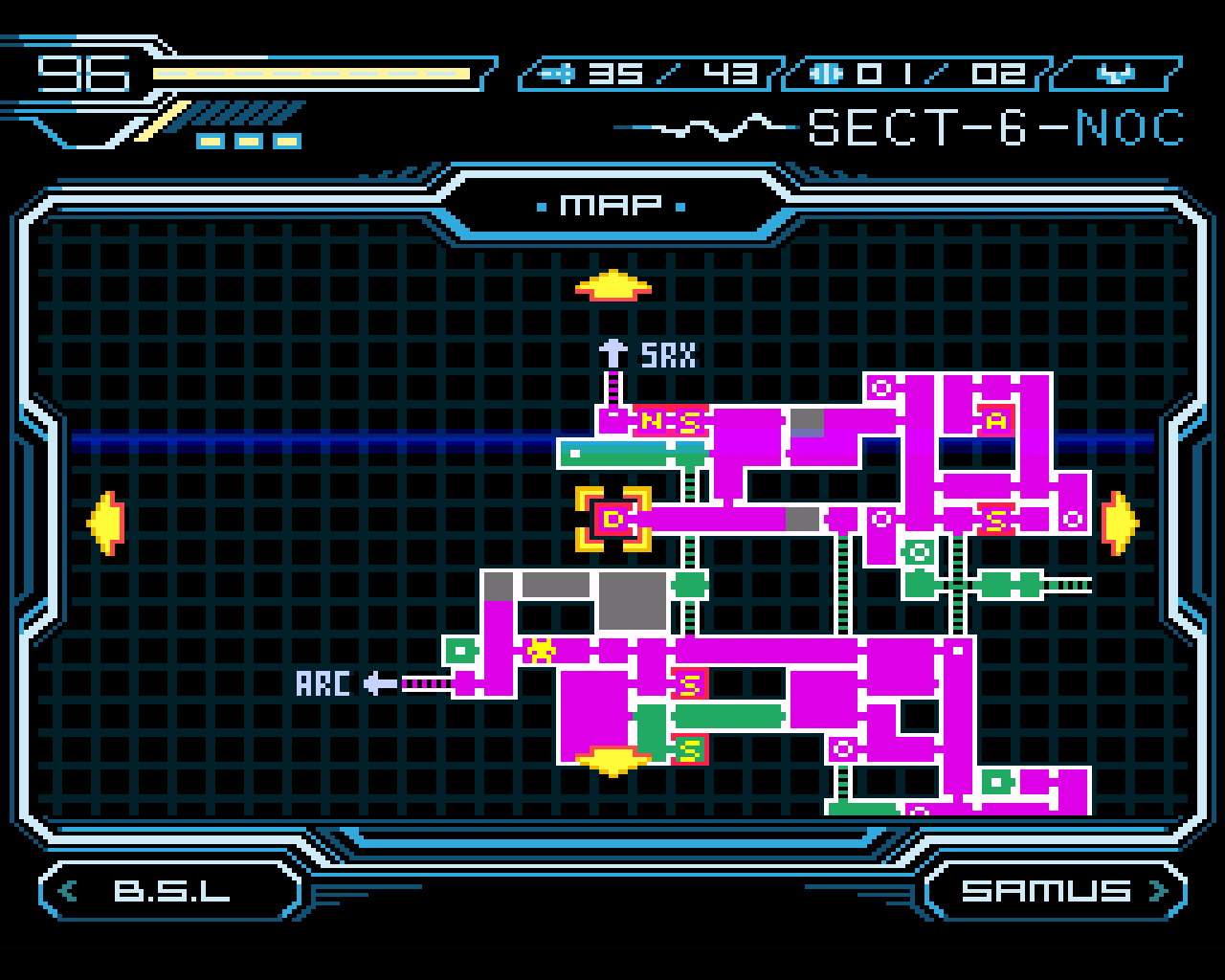Screen dimensions: 1225x980
Task: Open the SAMUS screen via its bottom label
Action: (1050, 891)
